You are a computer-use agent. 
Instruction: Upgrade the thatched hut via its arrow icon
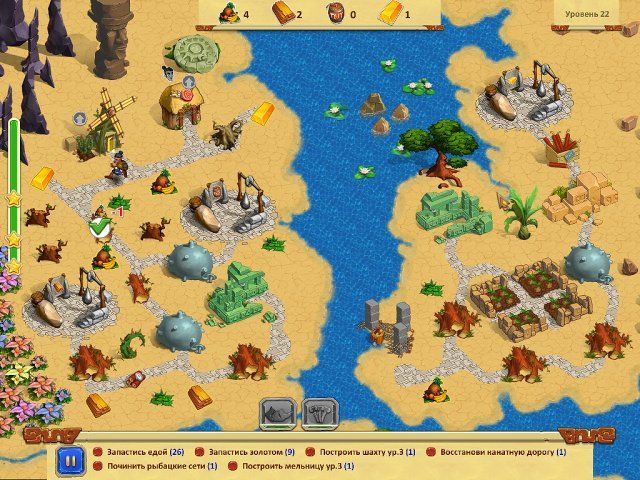pyautogui.click(x=188, y=81)
